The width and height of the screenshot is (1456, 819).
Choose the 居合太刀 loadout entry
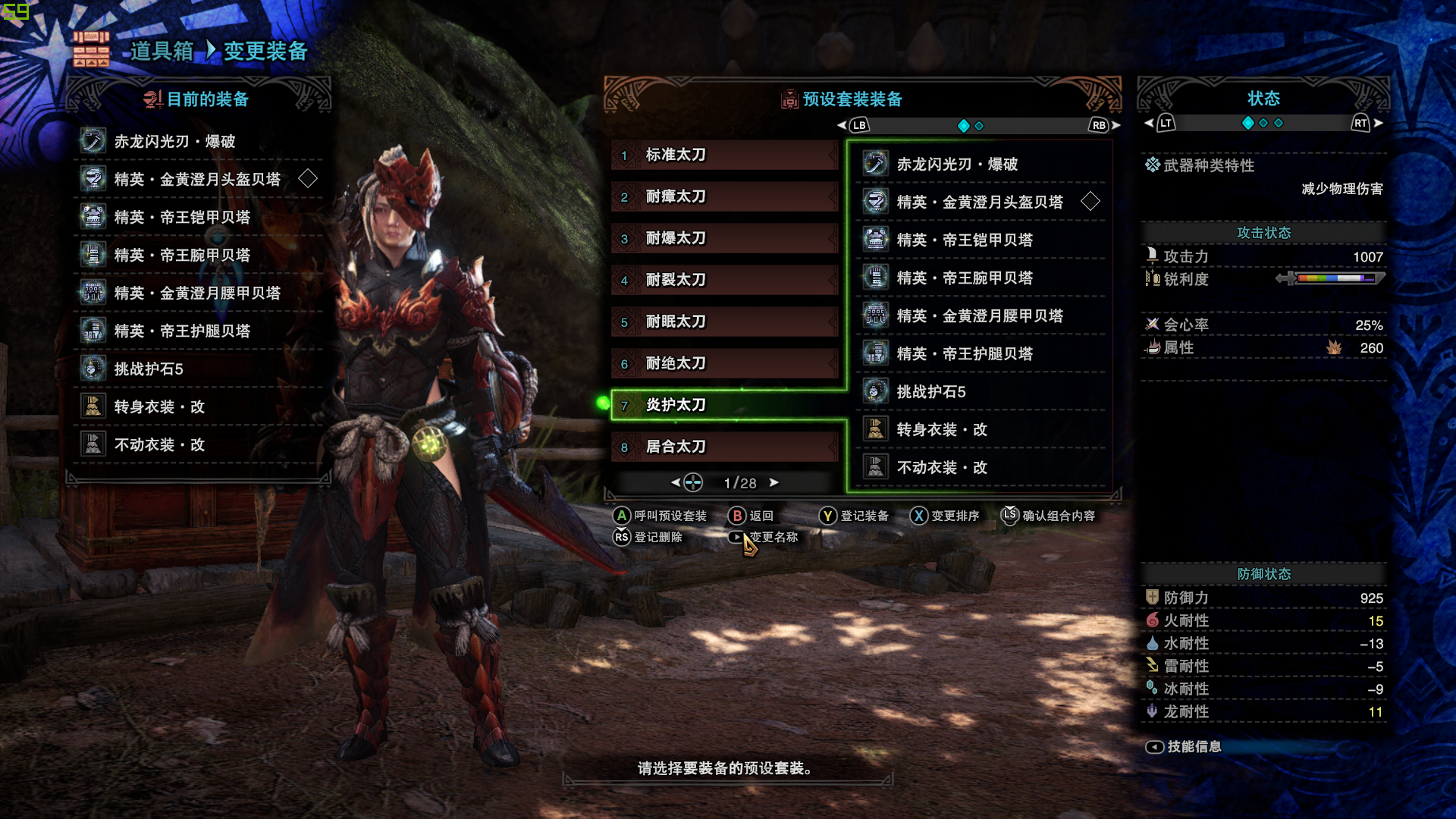tap(724, 447)
